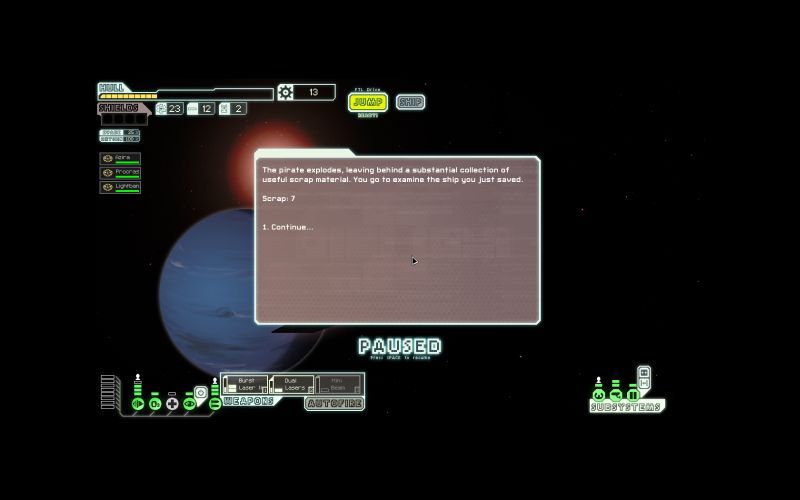Click the weapons system power icon
The height and width of the screenshot is (500, 800).
(x=214, y=403)
